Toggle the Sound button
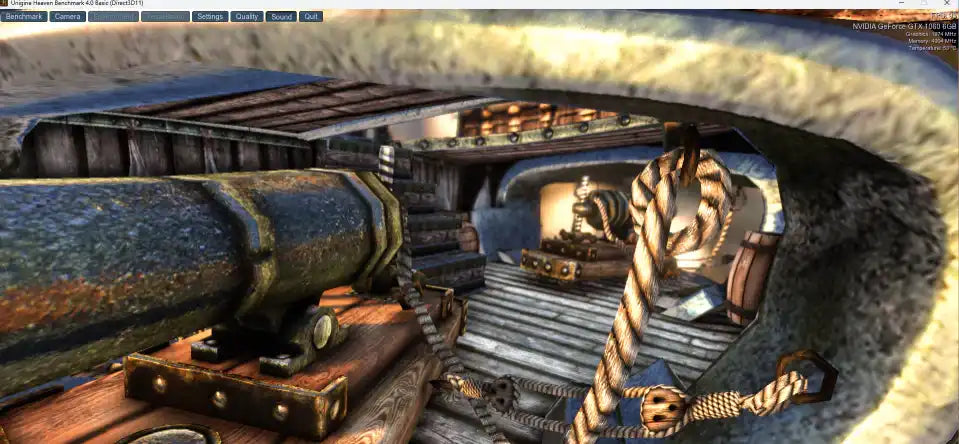959x444 pixels. click(x=281, y=17)
